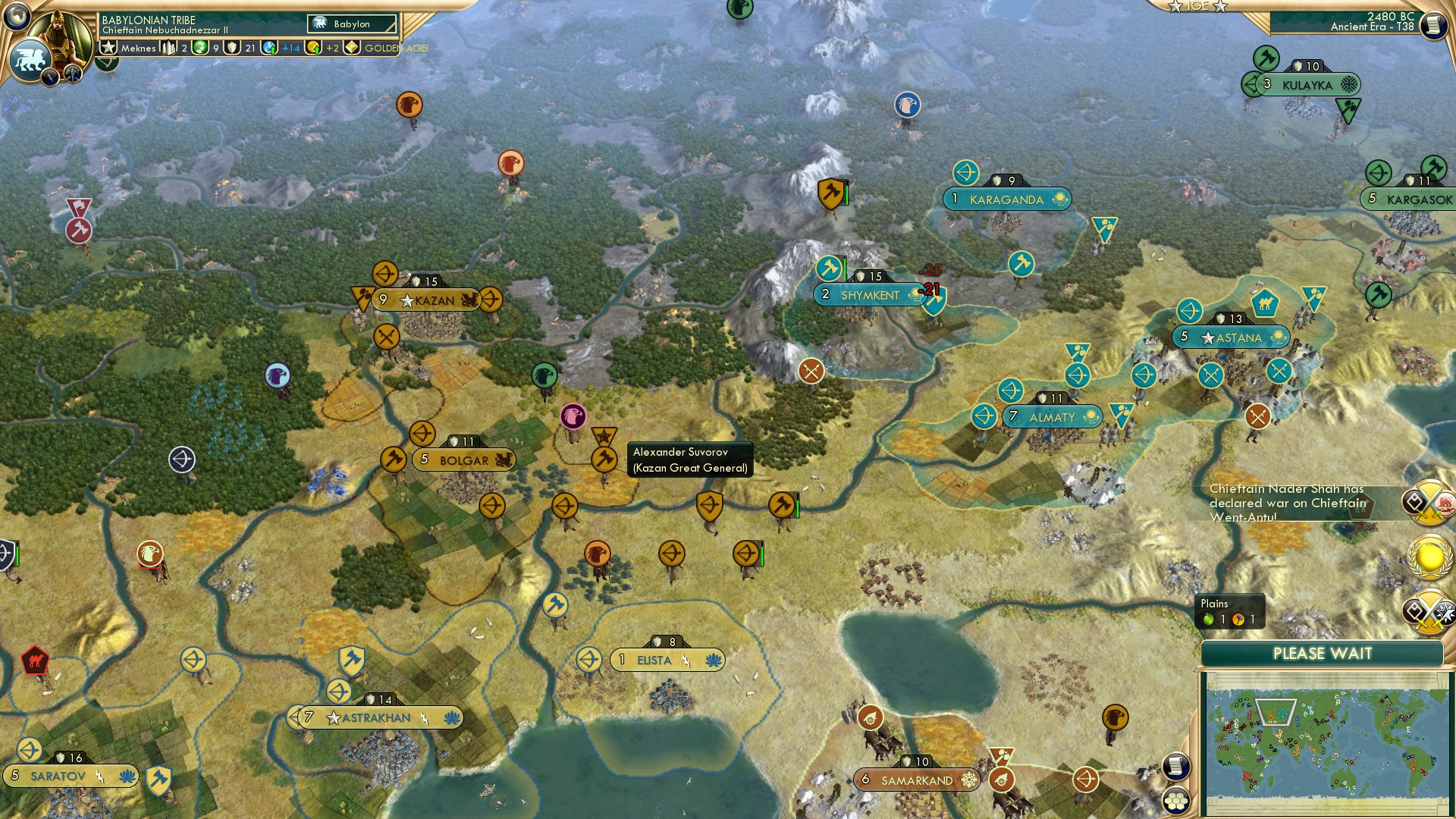
Task: Toggle the lightning icon under the leader portrait
Action: [x=50, y=77]
